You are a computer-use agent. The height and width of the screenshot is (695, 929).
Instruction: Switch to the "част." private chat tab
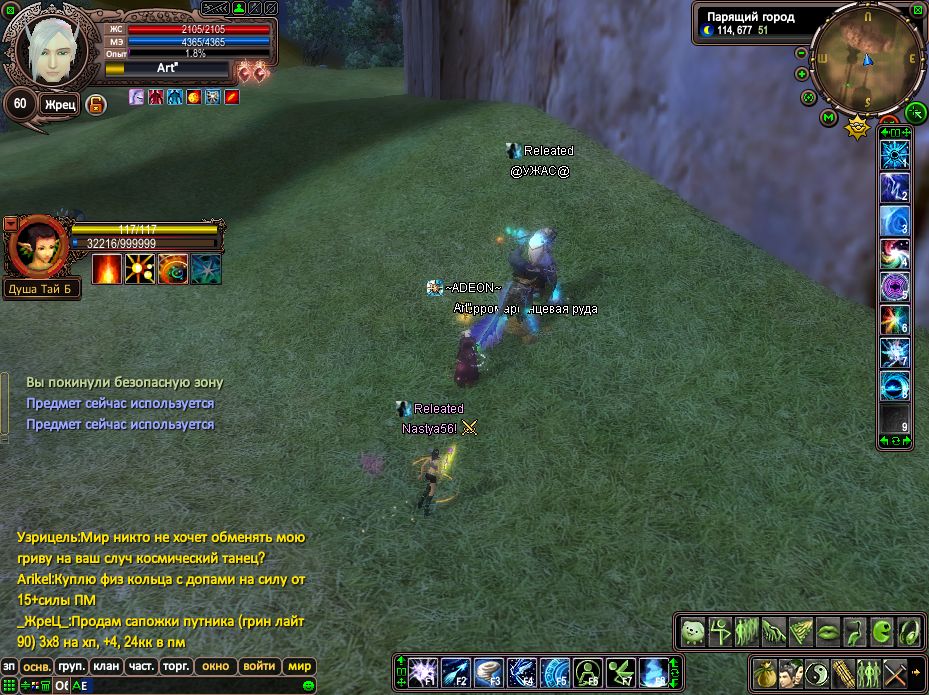141,666
